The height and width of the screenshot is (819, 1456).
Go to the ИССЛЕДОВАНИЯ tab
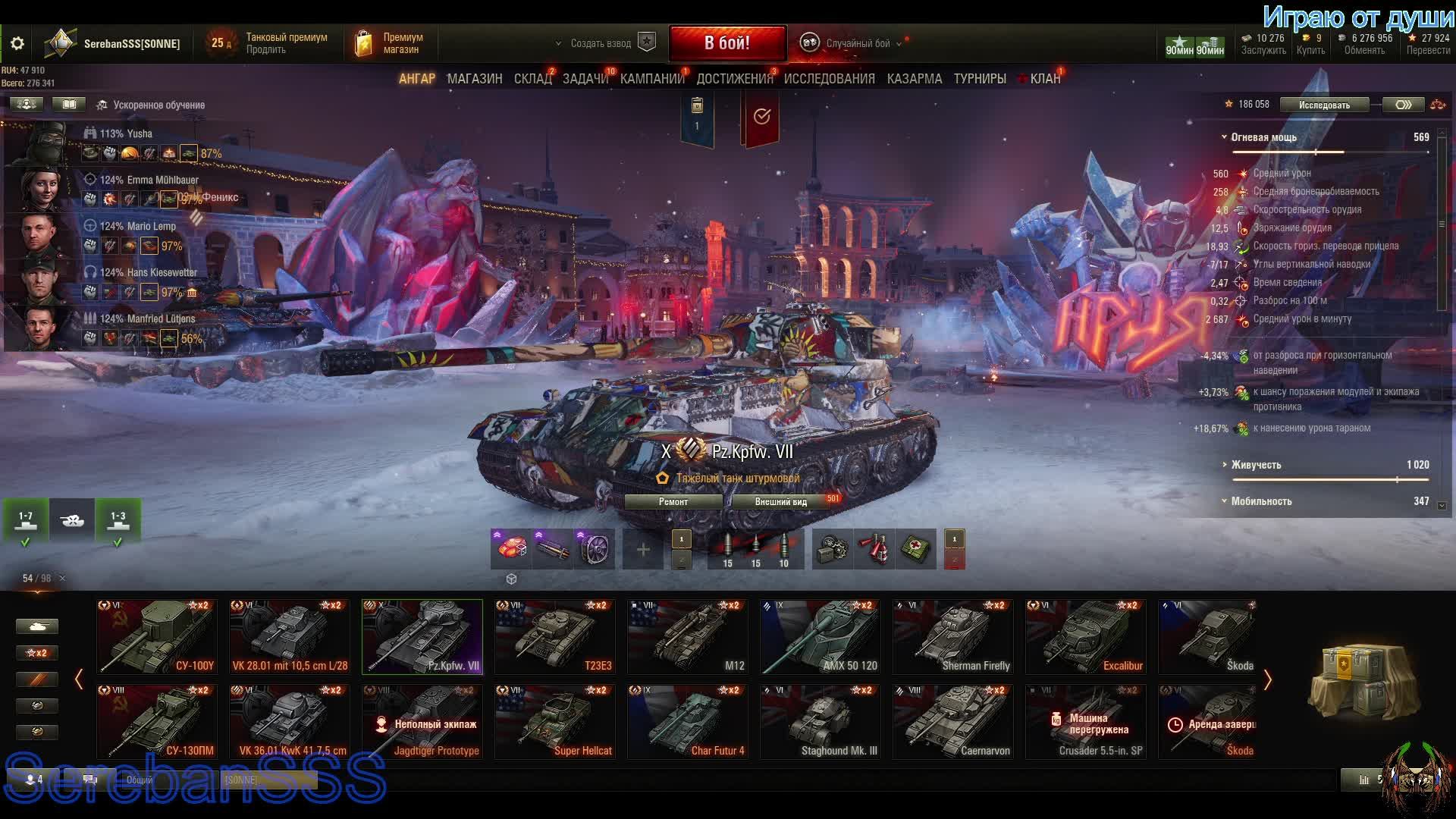[x=829, y=79]
